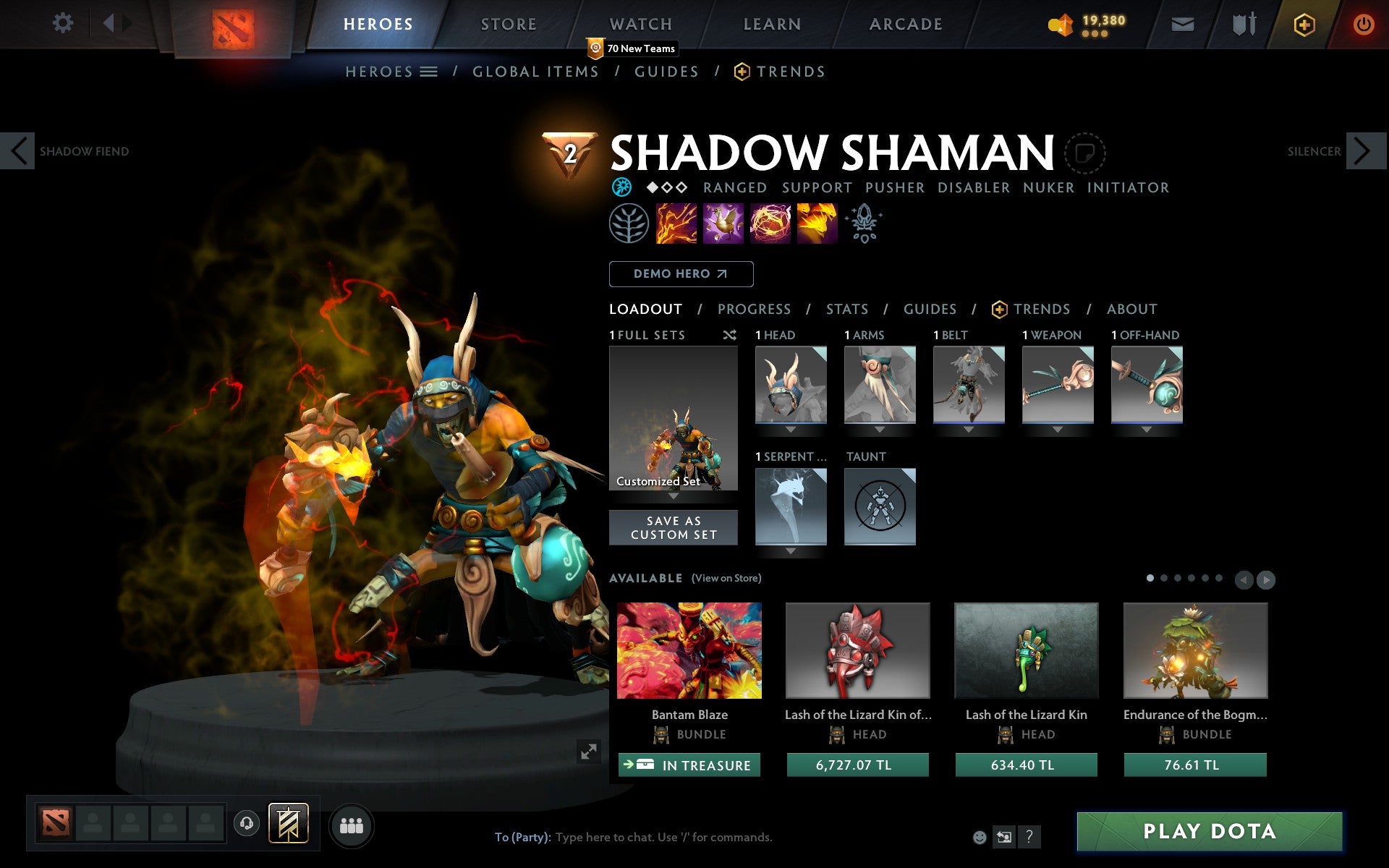Click the settings gear icon

click(64, 23)
